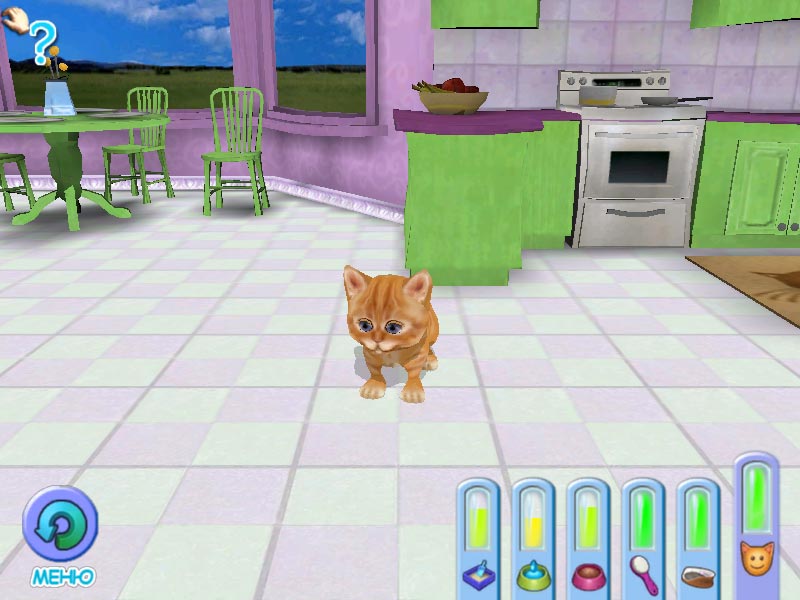This screenshot has width=800, height=600.
Task: Choose the water bowl need icon
Action: [x=532, y=575]
